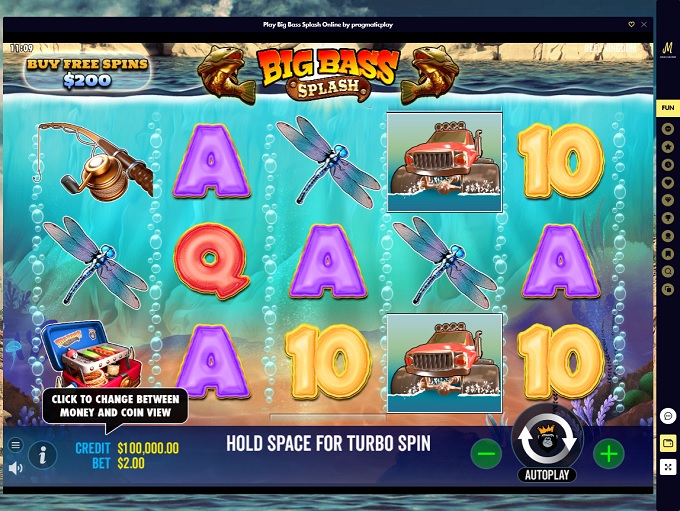The width and height of the screenshot is (680, 511).
Task: Open the chat bubble in sidebar
Action: pyautogui.click(x=667, y=415)
